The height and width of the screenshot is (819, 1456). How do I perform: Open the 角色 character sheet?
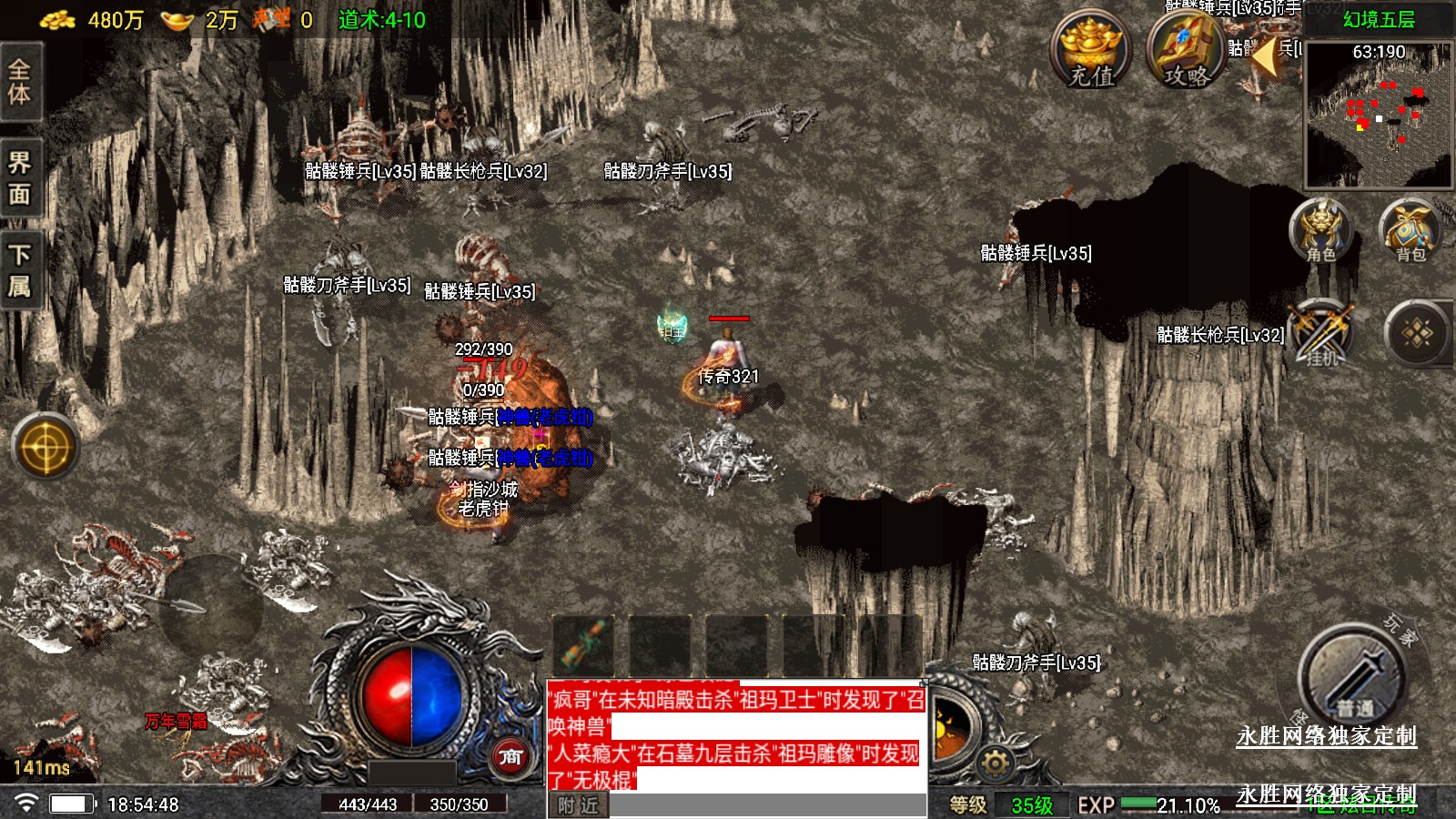tap(1321, 231)
